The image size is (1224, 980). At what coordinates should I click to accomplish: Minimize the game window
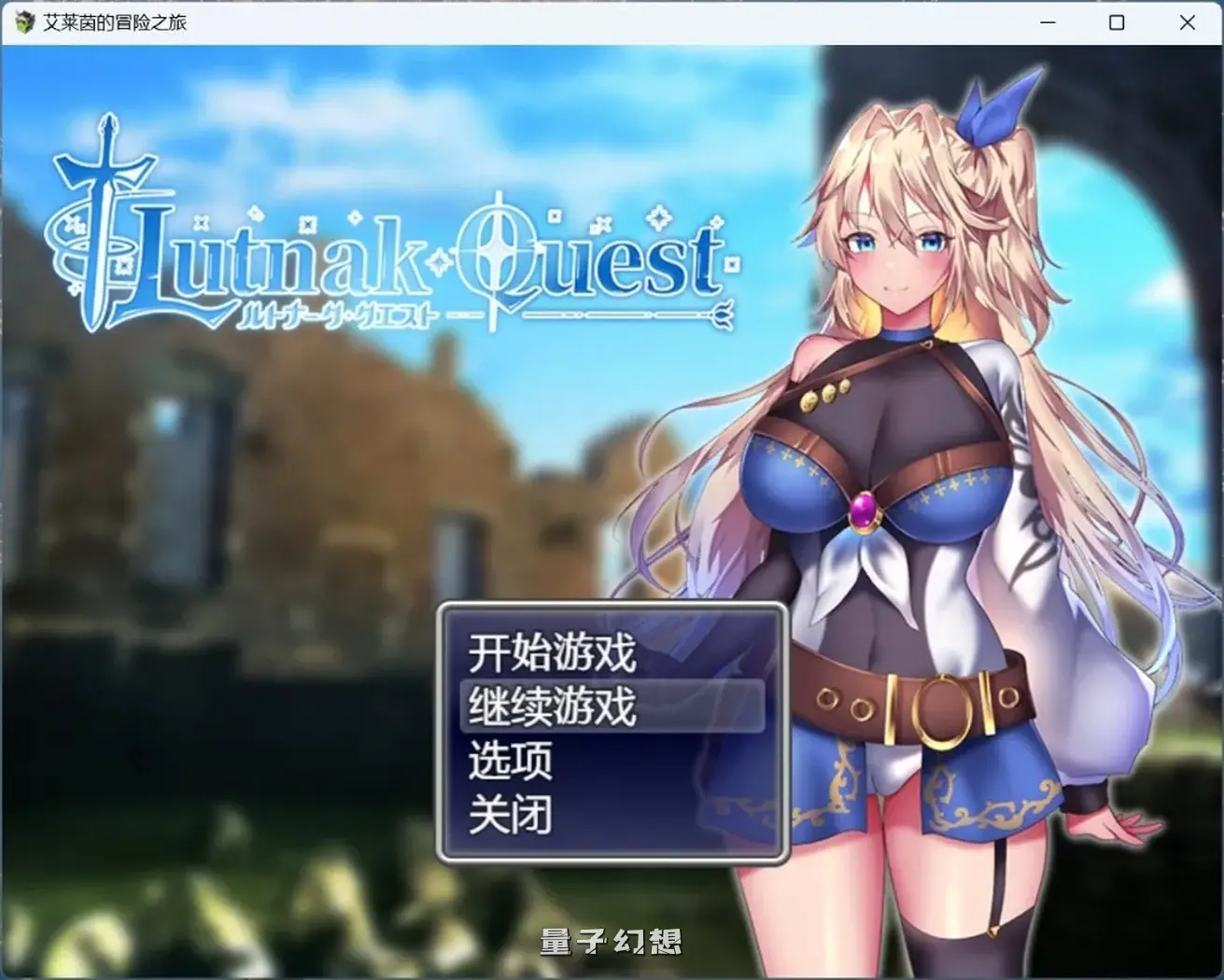[x=1049, y=21]
